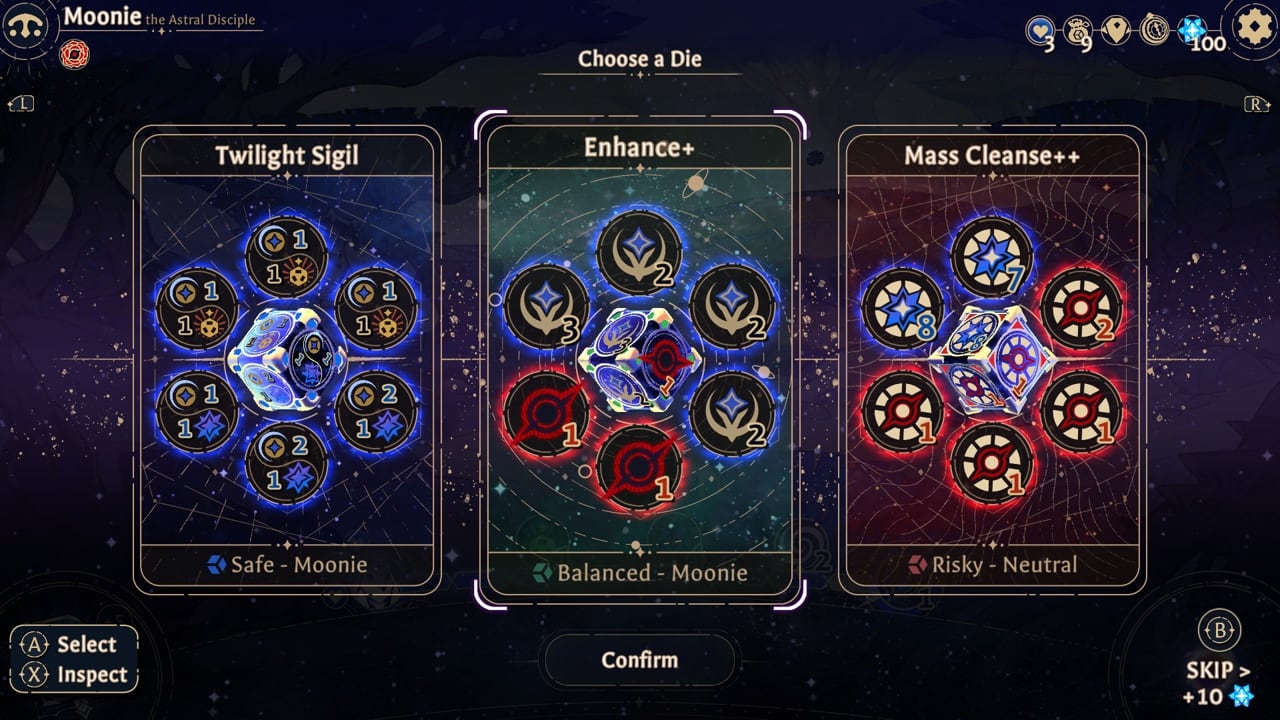Click the compass oracle icon in top bar
Screen dimensions: 1280x720
(x=1155, y=31)
